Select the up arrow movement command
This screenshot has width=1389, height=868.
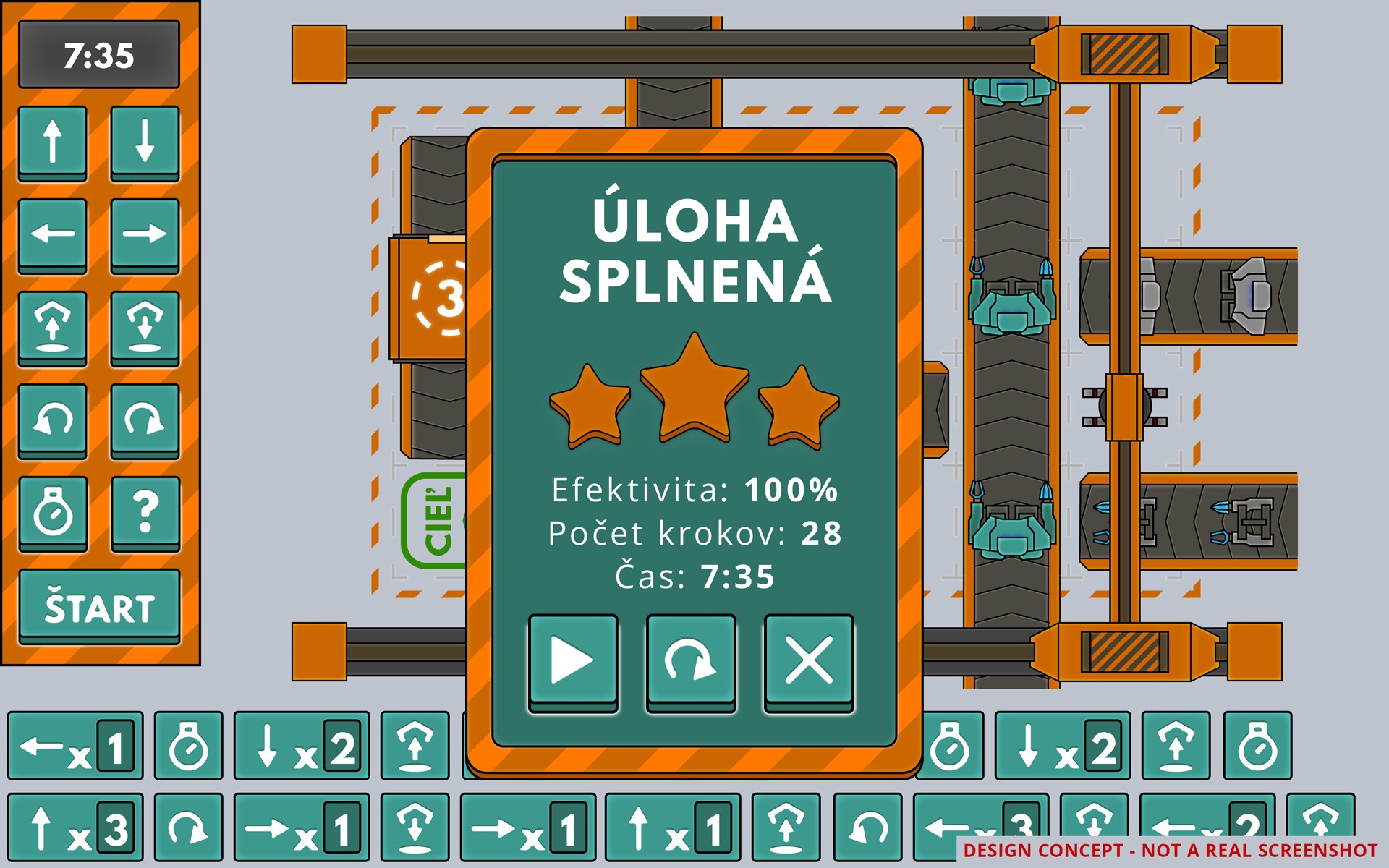pos(52,142)
